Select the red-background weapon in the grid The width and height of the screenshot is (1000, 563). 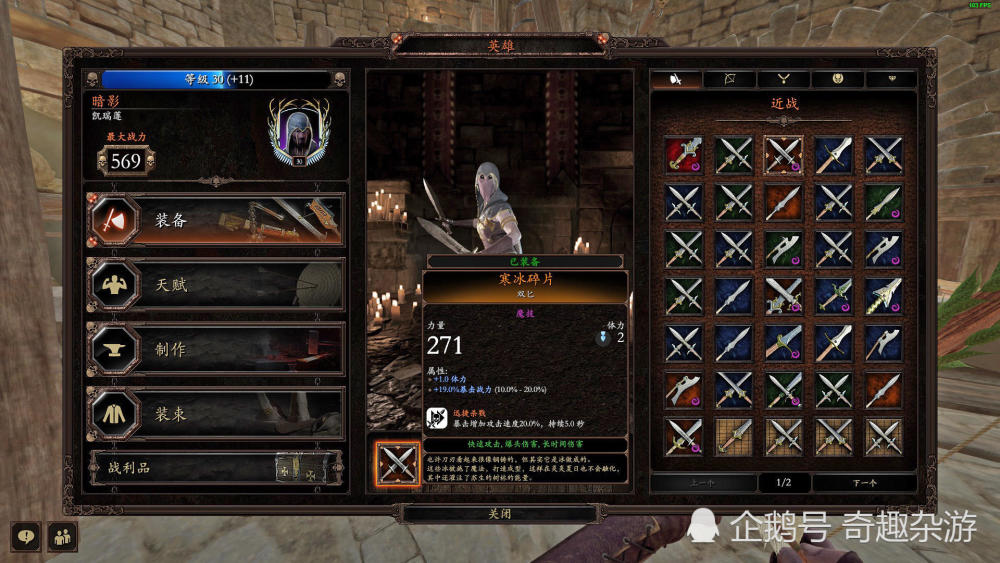[683, 155]
